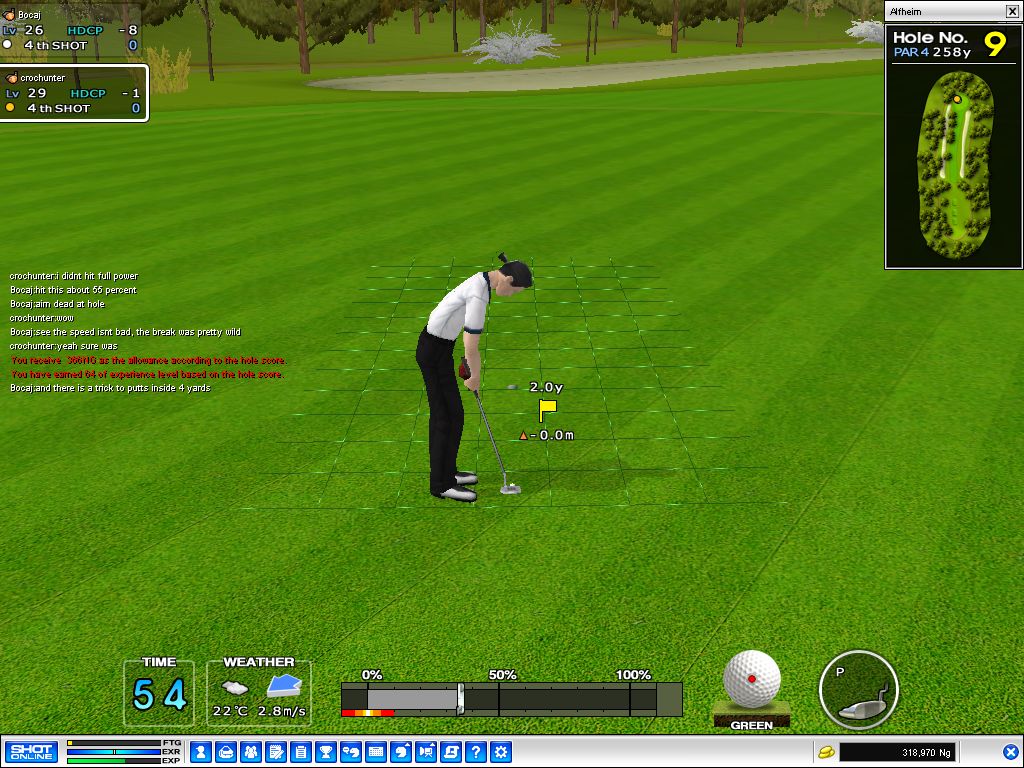Select the putter club icon
This screenshot has height=768, width=1024.
[858, 690]
